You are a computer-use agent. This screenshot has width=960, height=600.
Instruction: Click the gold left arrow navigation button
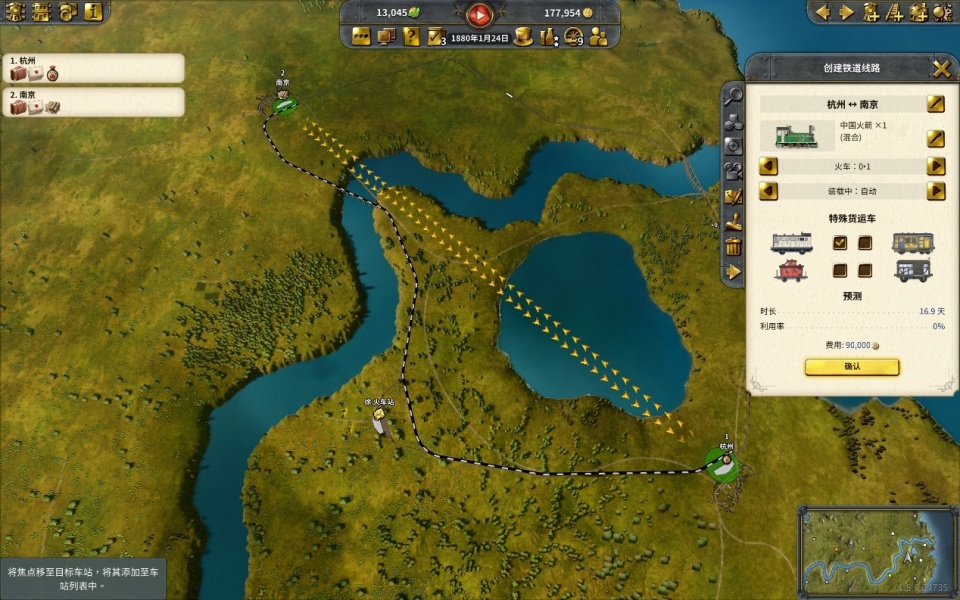(823, 12)
